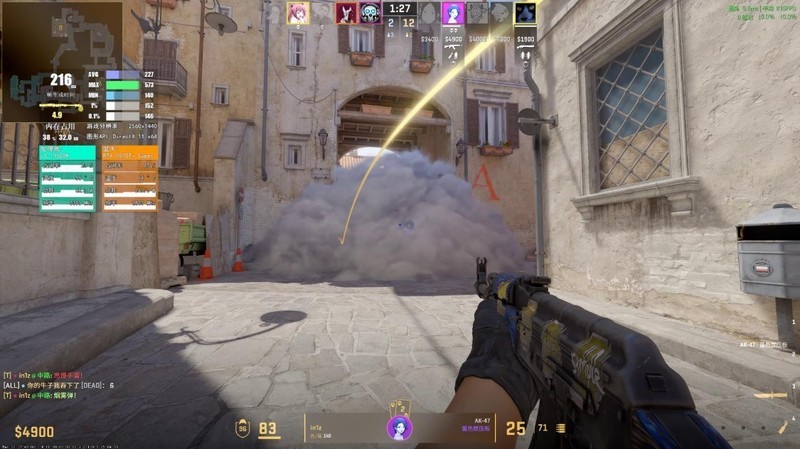Screen dimensions: 800x449
Task: Select the pink-haired anime player avatar
Action: (x=297, y=12)
